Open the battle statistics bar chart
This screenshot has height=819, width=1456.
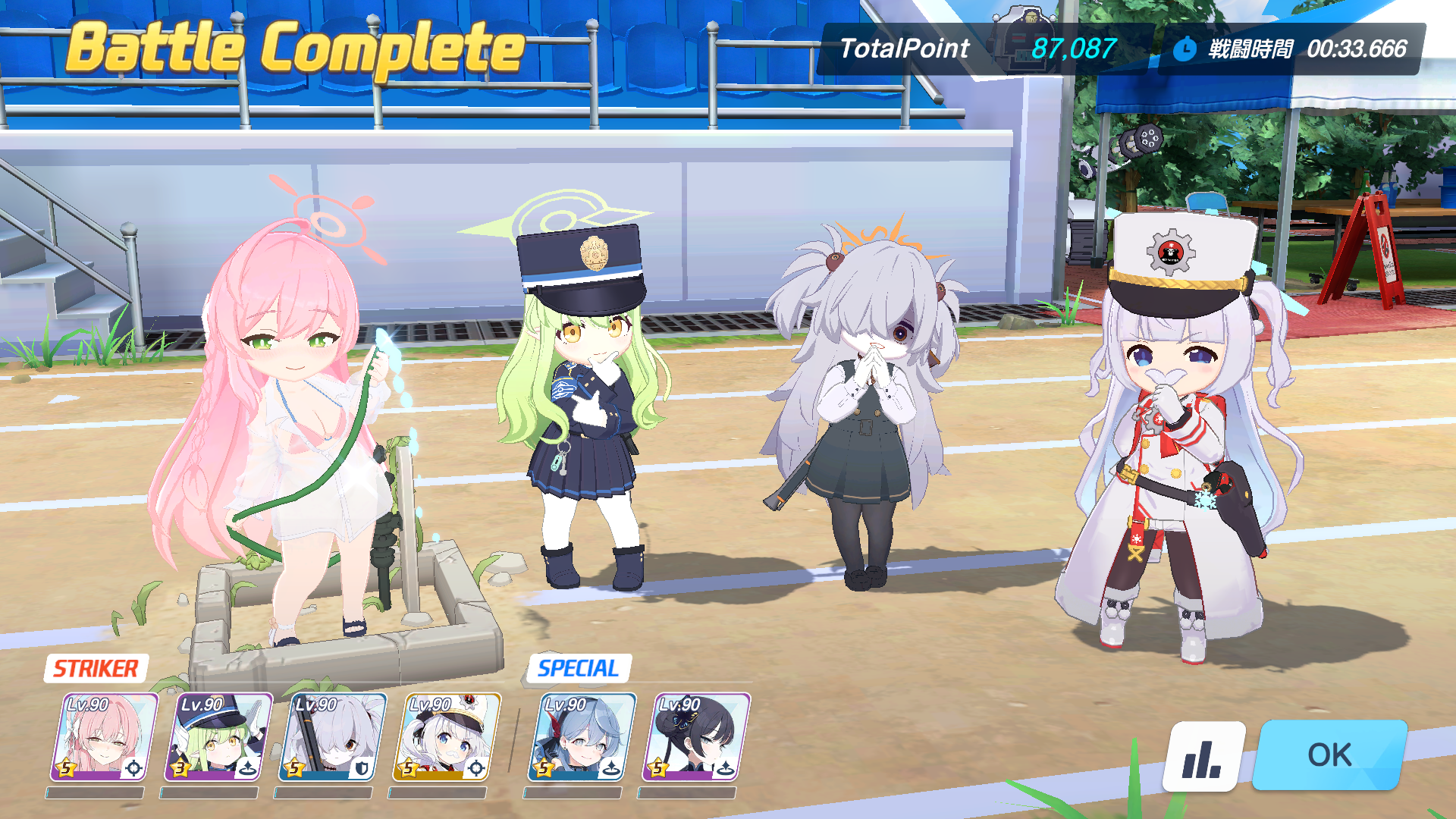tap(1203, 757)
